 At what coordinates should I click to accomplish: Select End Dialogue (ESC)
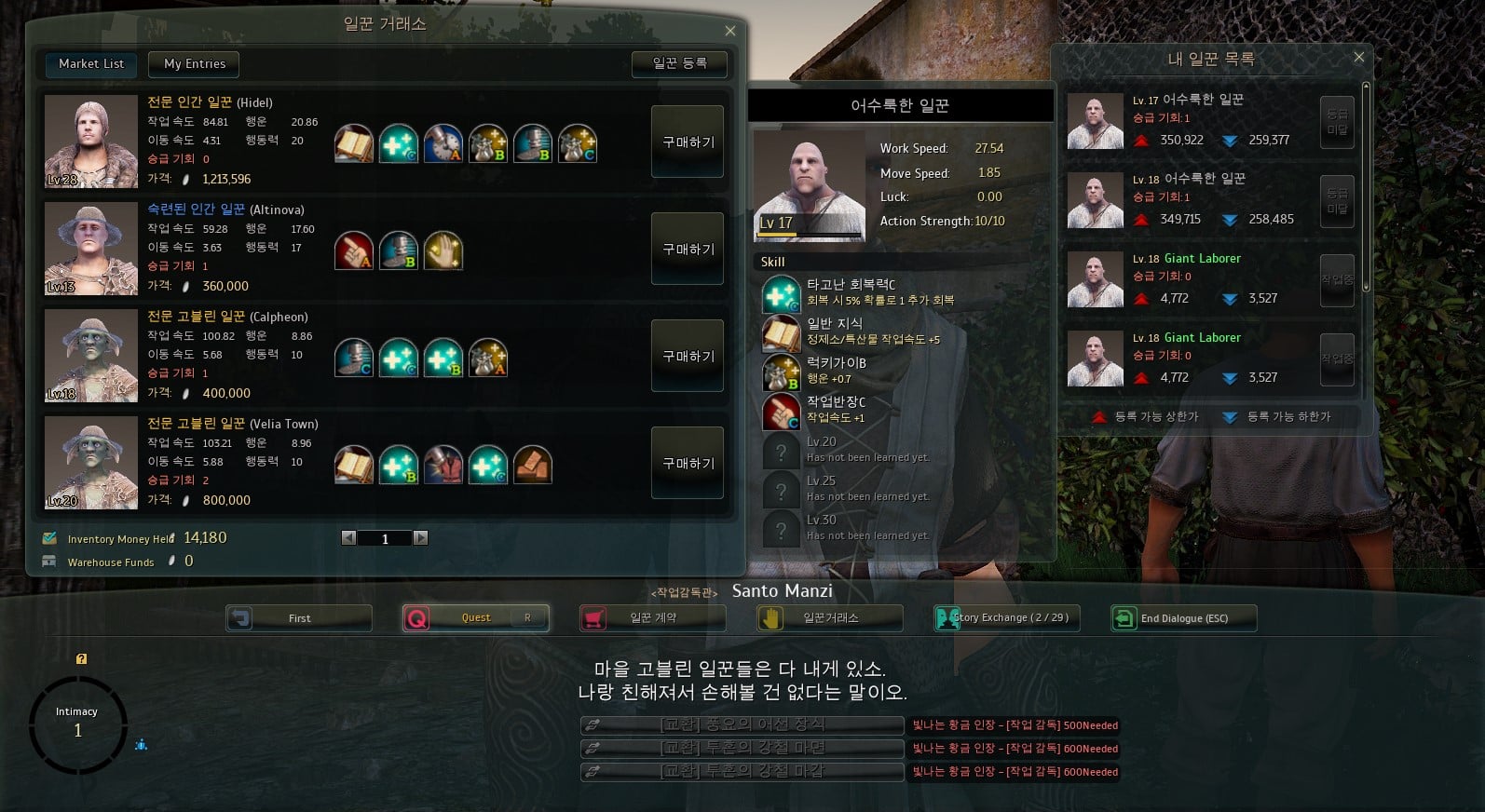coord(1183,617)
